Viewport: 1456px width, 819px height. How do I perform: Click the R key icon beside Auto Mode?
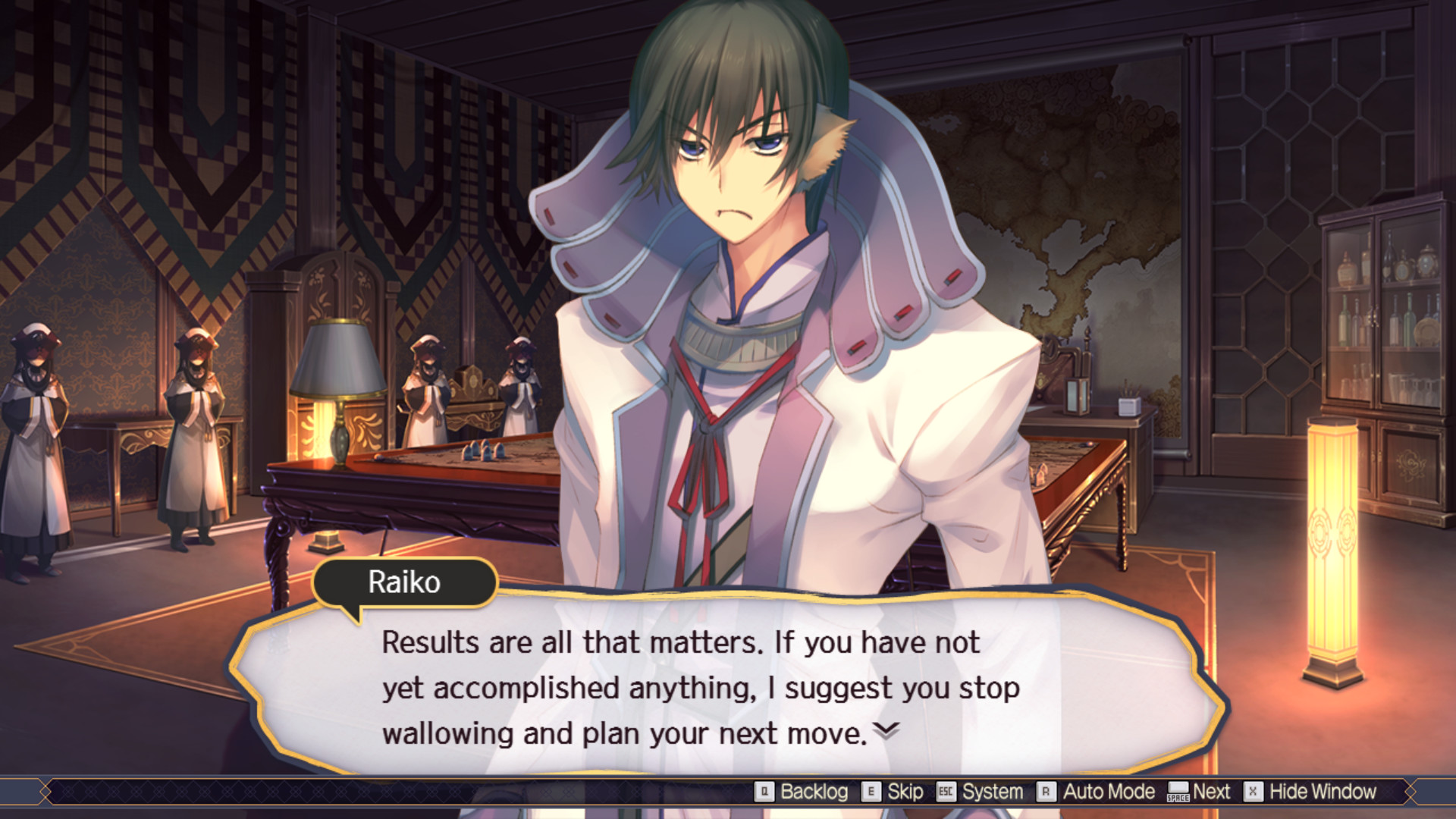coord(1046,791)
